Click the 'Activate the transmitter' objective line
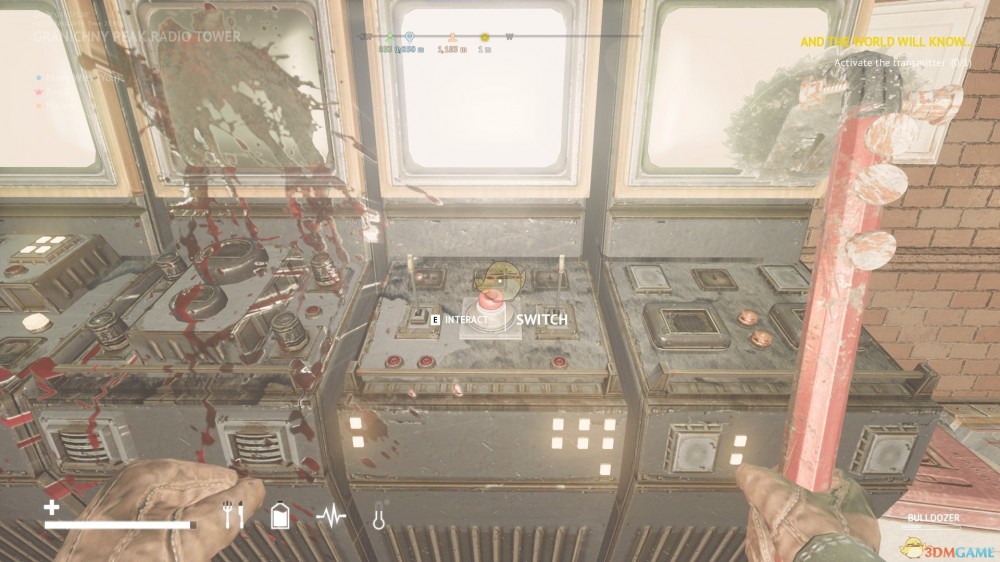Image resolution: width=1000 pixels, height=562 pixels. [x=902, y=62]
